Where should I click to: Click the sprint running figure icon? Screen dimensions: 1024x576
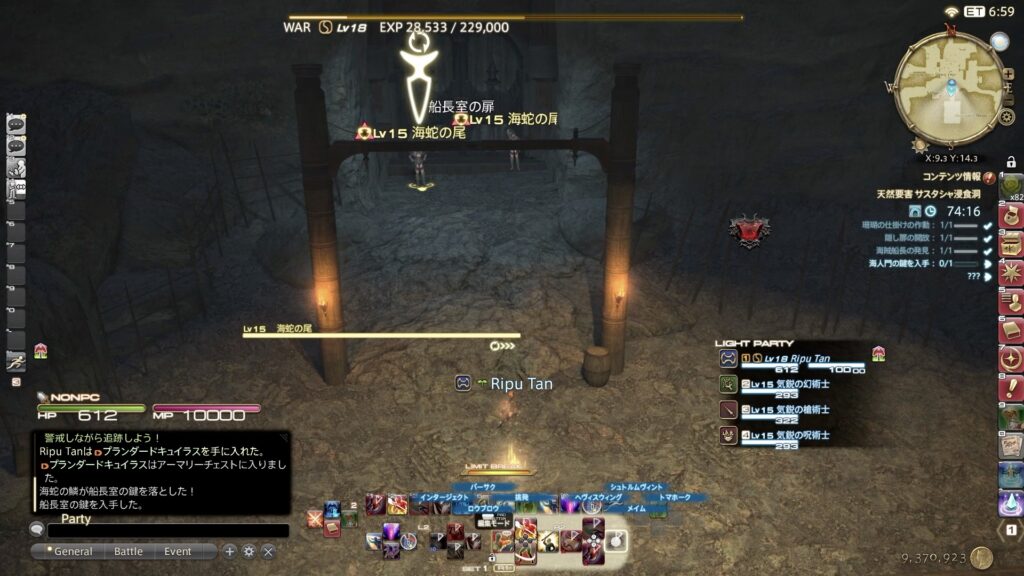pos(15,362)
